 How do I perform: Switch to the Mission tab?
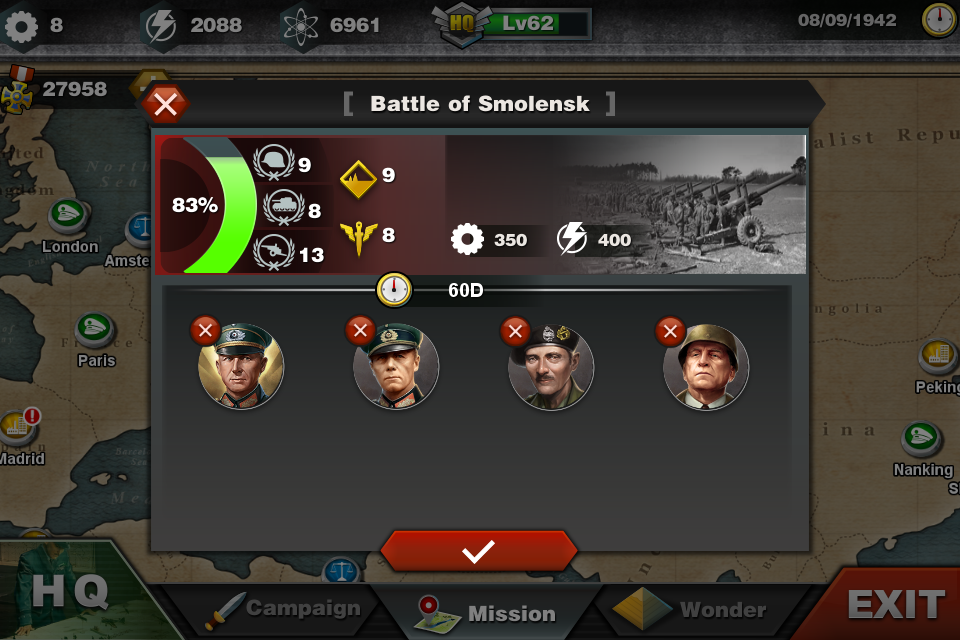click(488, 612)
